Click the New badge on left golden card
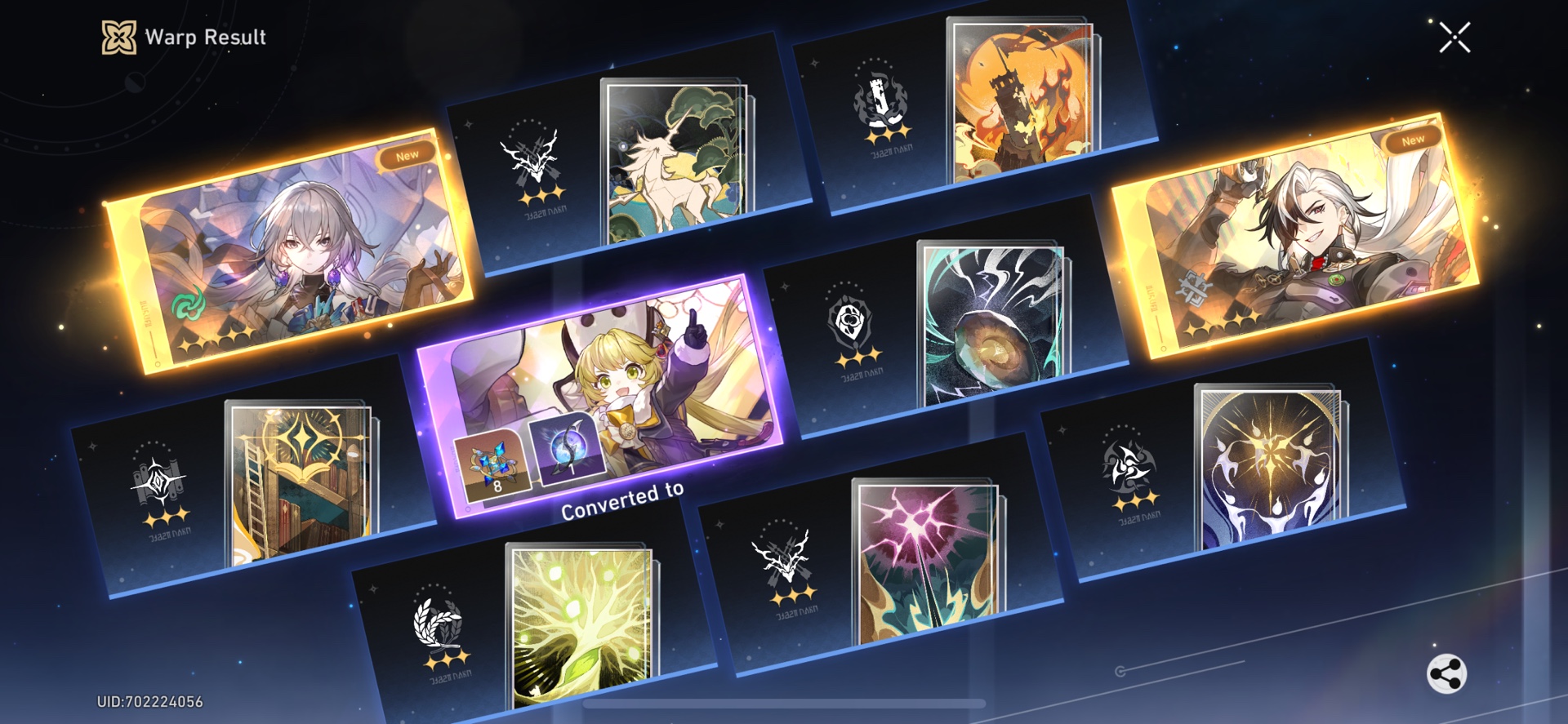The width and height of the screenshot is (1568, 724). [x=408, y=152]
